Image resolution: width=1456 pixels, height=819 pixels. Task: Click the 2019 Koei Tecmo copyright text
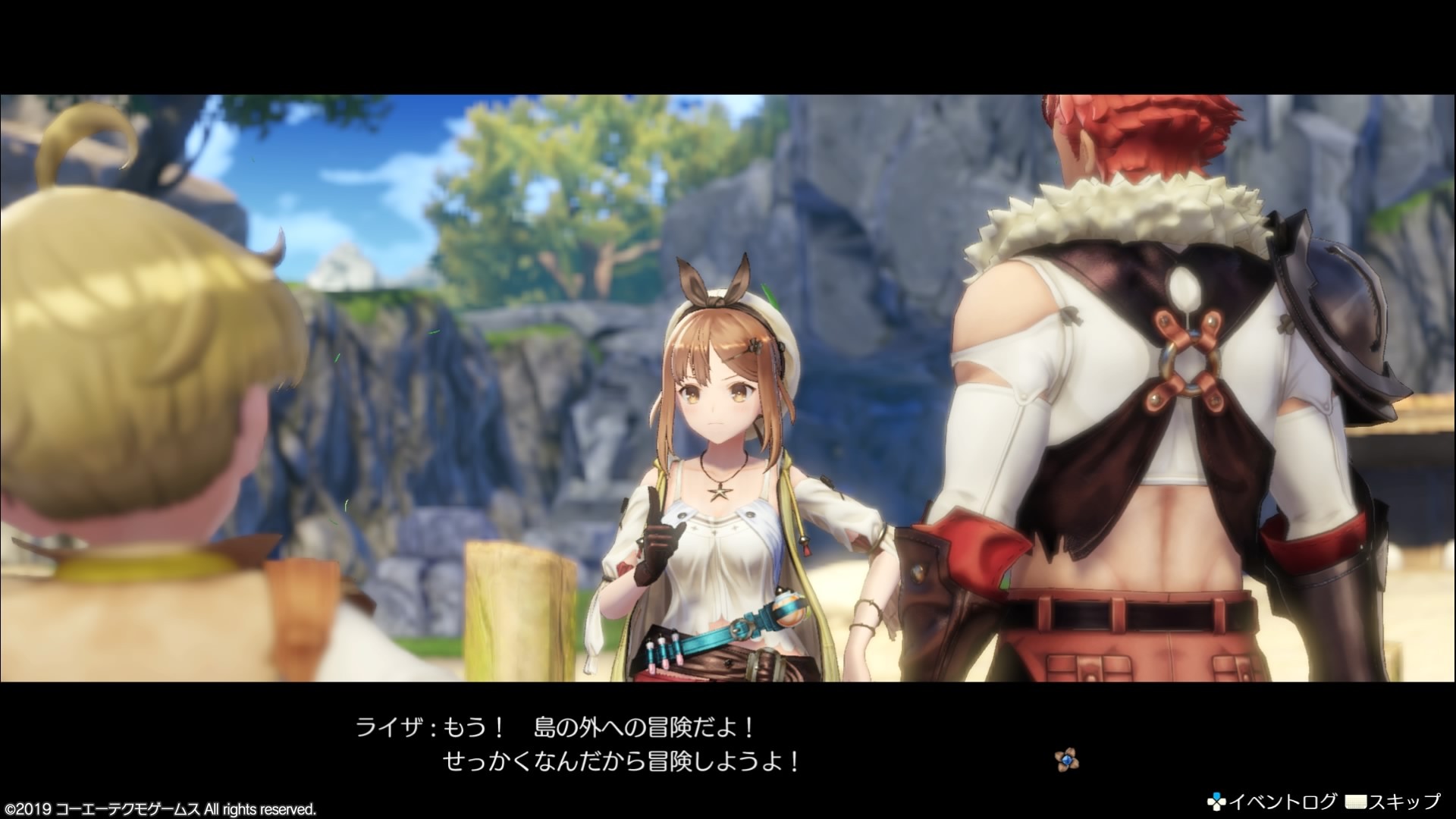click(x=159, y=807)
